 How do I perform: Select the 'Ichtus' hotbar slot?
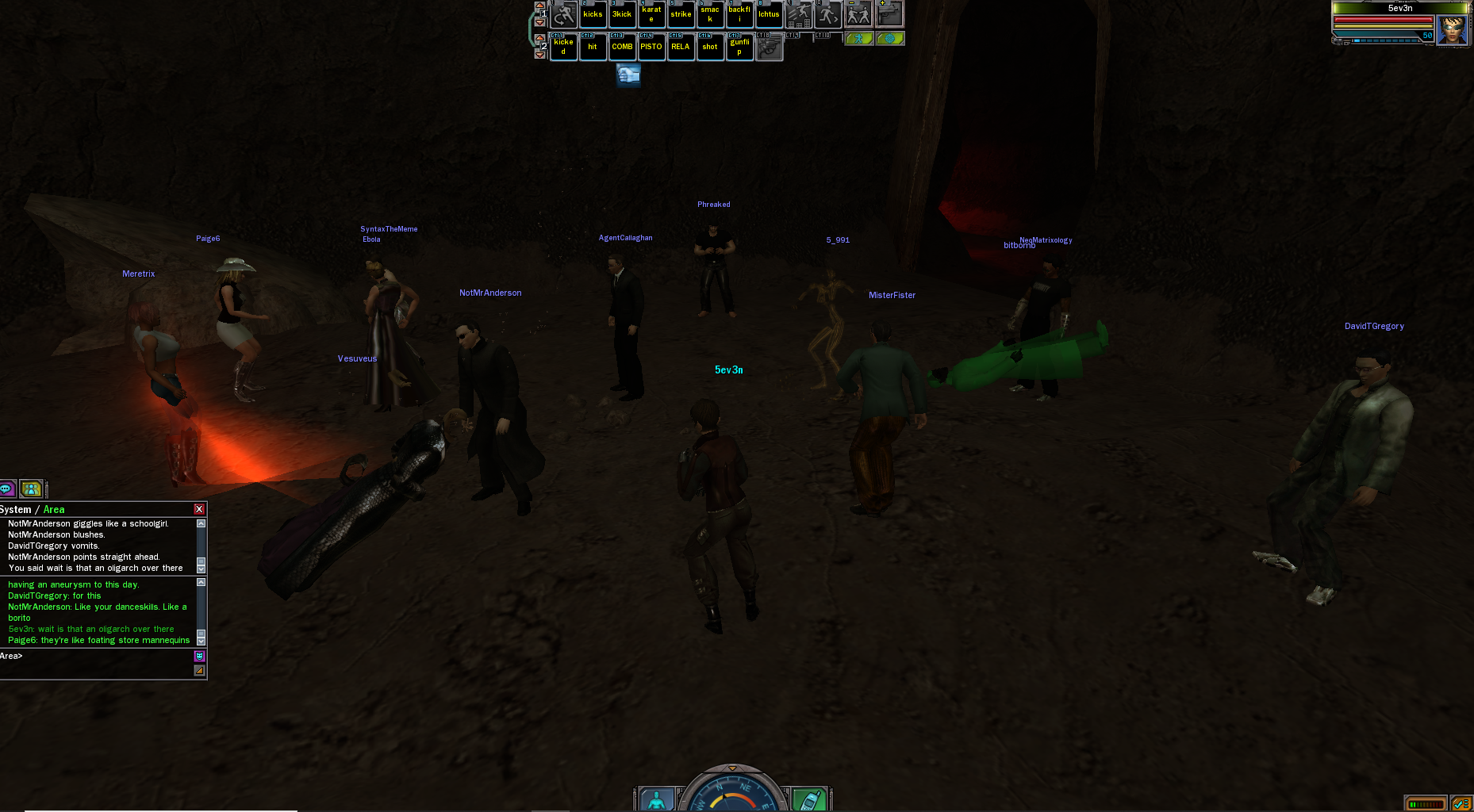pyautogui.click(x=769, y=14)
